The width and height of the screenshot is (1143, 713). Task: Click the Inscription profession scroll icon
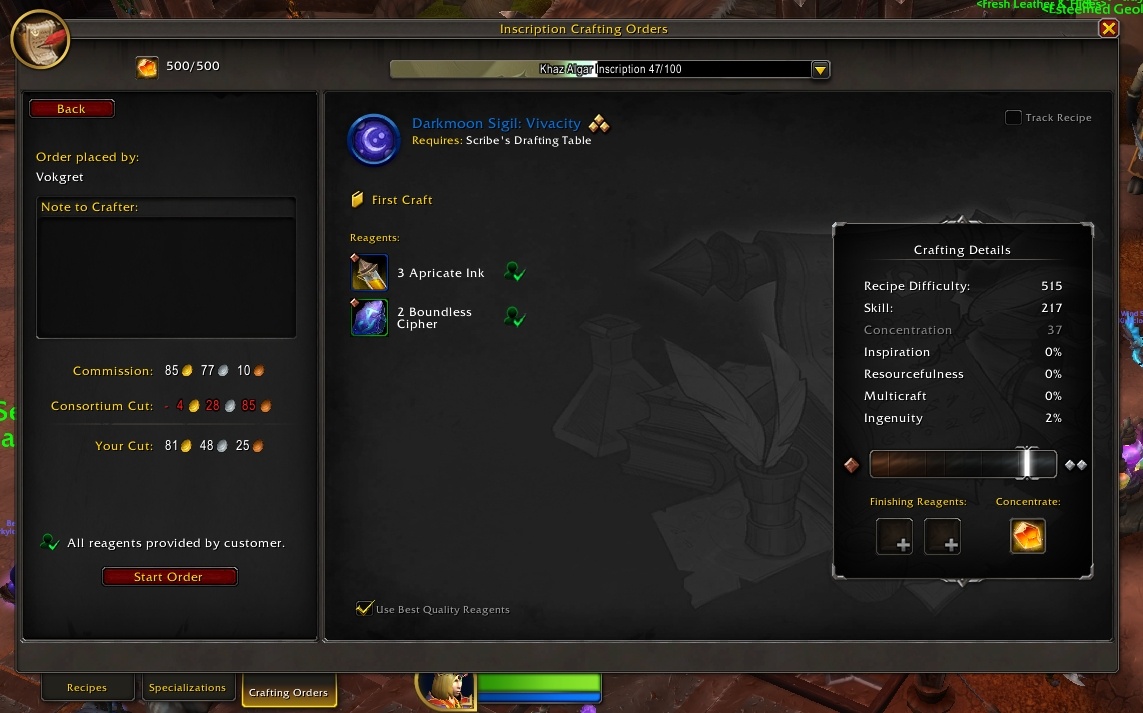40,40
